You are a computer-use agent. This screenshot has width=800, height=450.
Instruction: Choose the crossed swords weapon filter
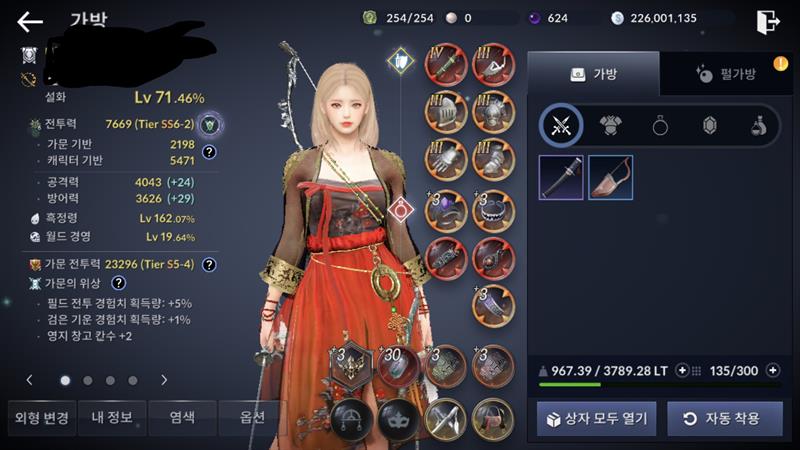(x=561, y=125)
